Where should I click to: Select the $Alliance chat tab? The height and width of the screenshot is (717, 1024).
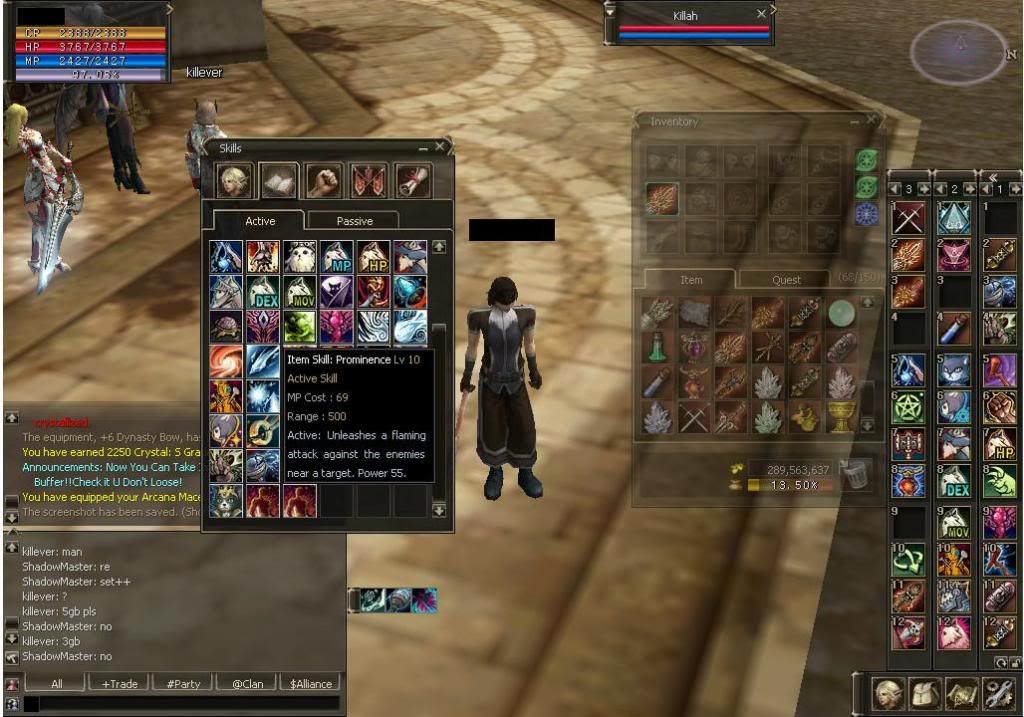(311, 684)
